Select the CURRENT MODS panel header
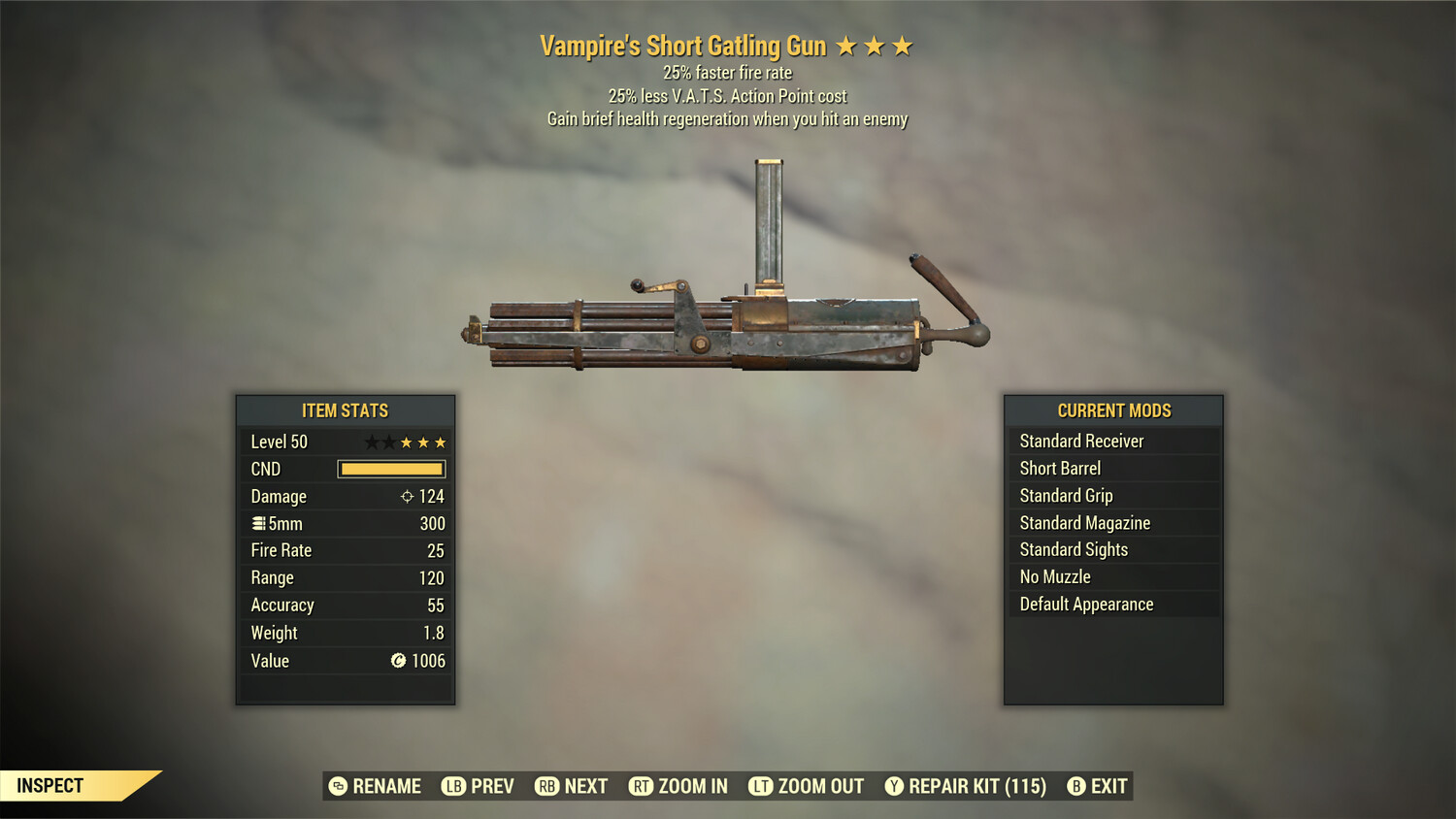 1112,410
